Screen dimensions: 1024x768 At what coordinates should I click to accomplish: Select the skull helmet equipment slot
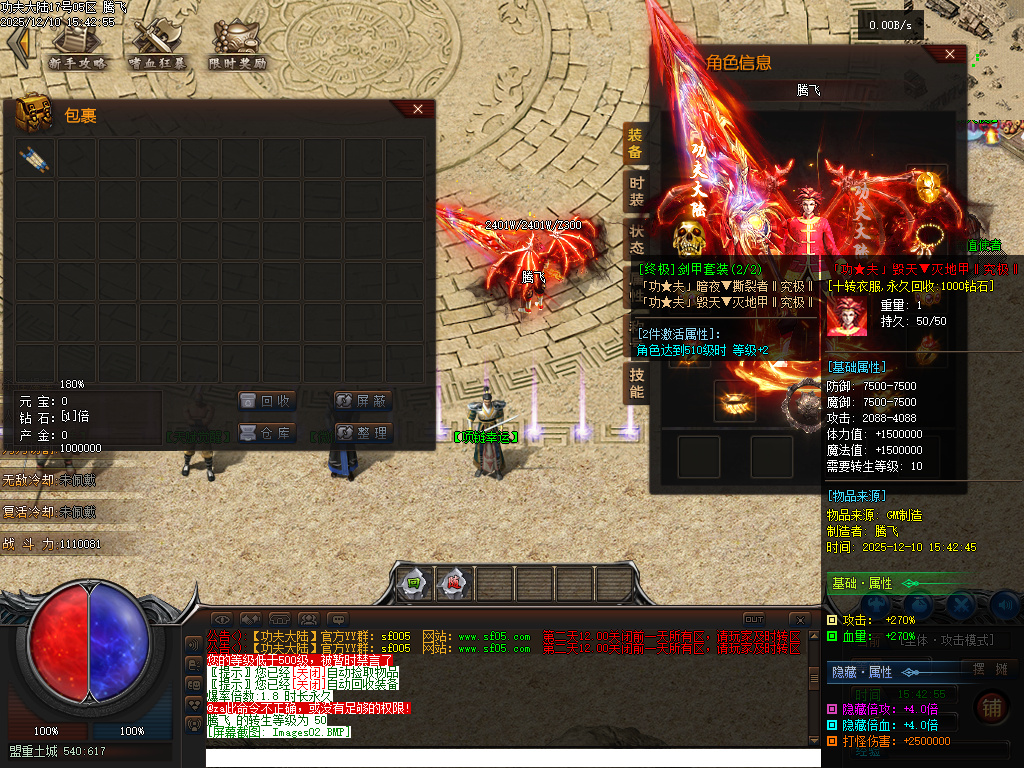coord(688,236)
